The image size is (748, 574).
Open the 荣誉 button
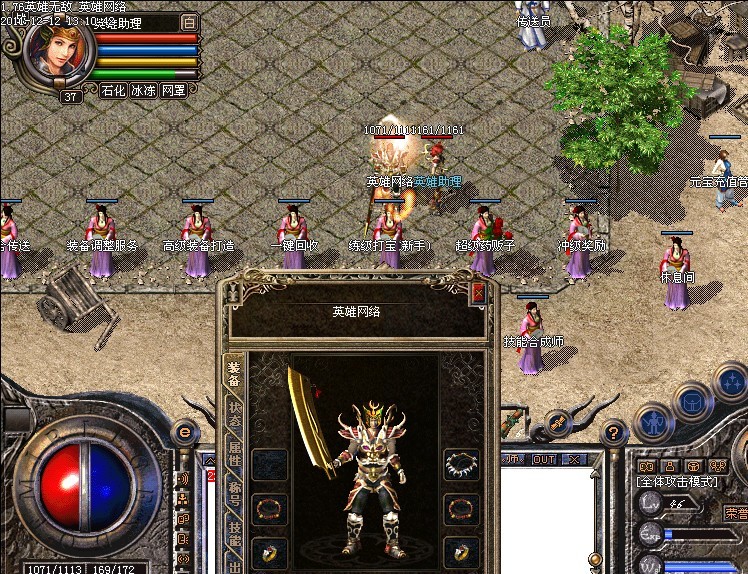736,513
